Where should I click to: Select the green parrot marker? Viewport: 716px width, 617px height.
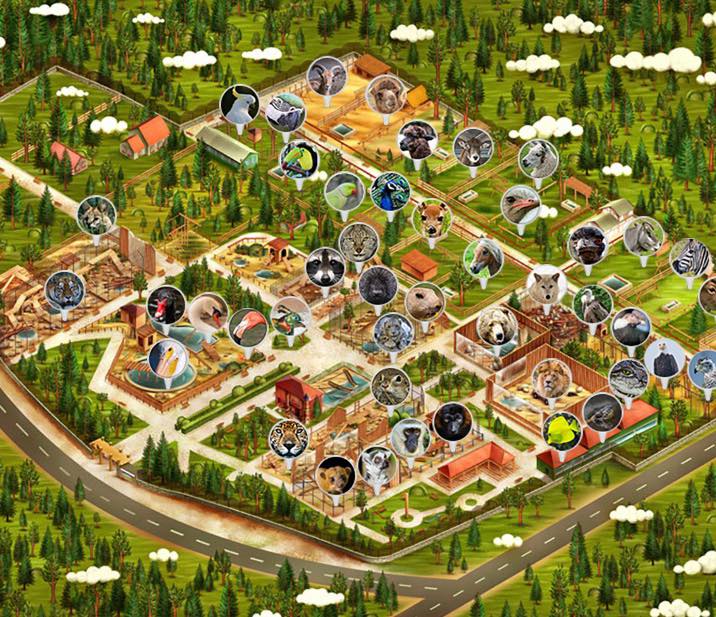tap(344, 191)
